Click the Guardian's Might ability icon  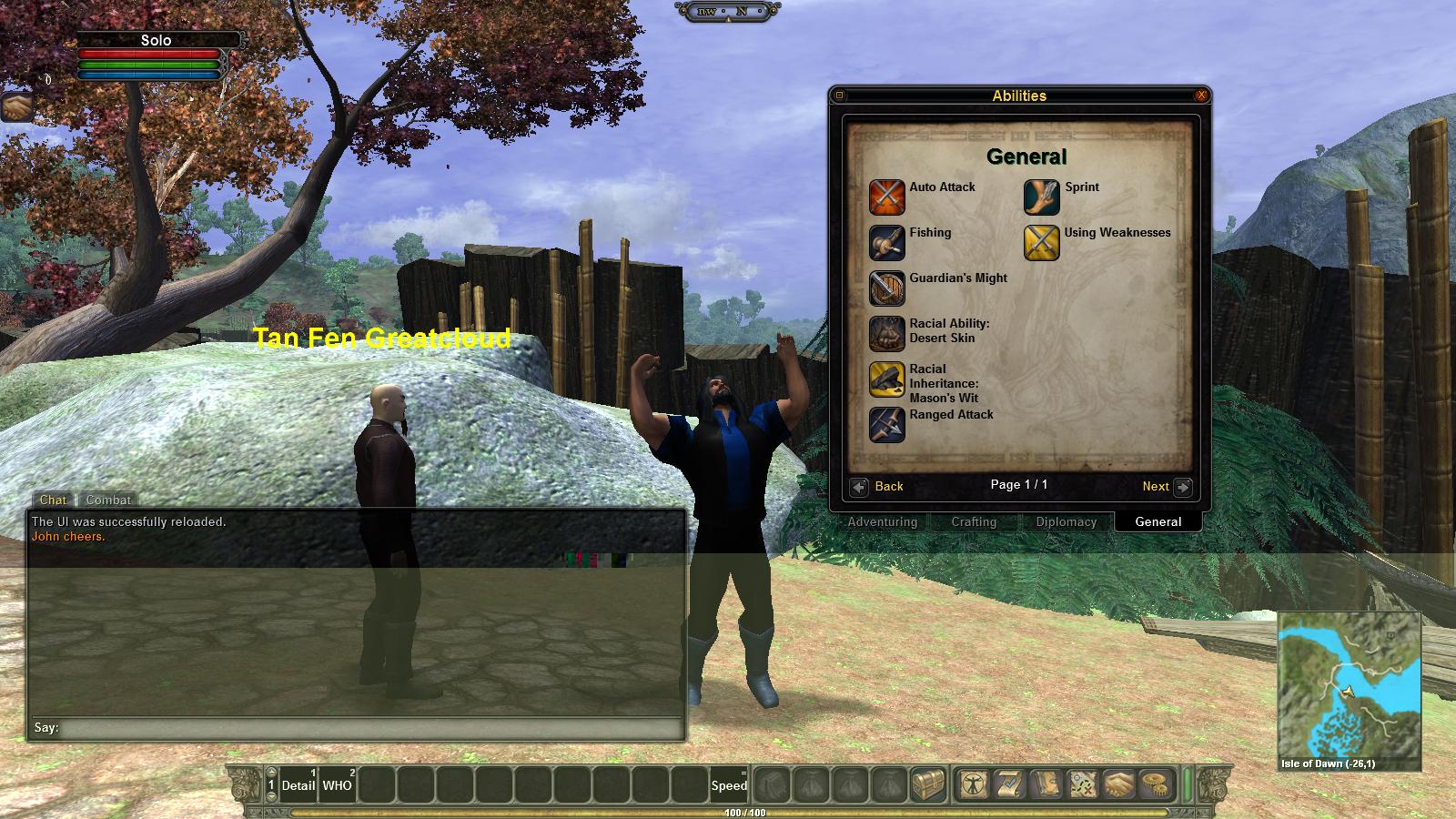[x=886, y=288]
